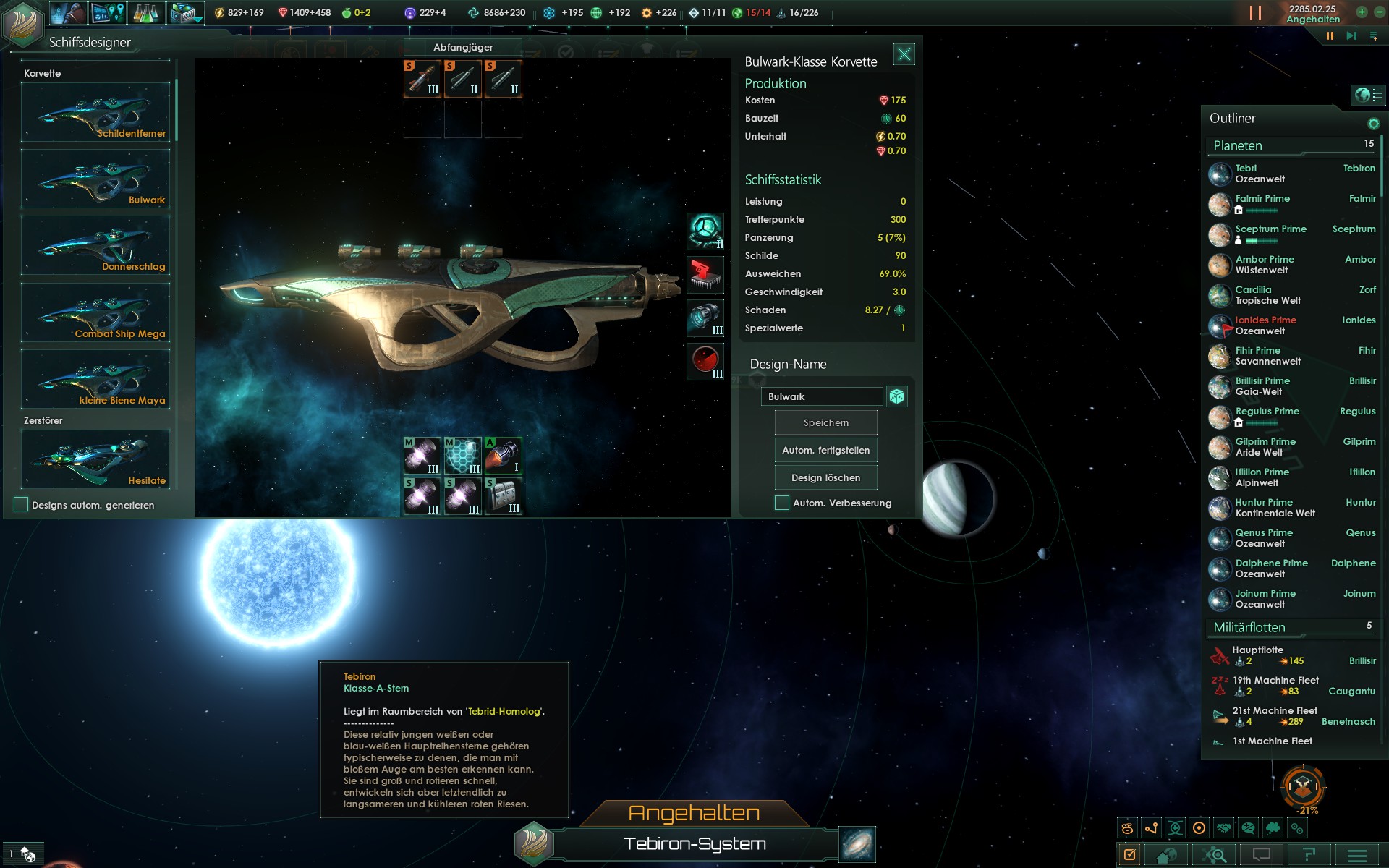
Task: Open the galaxy map view
Action: tap(857, 844)
